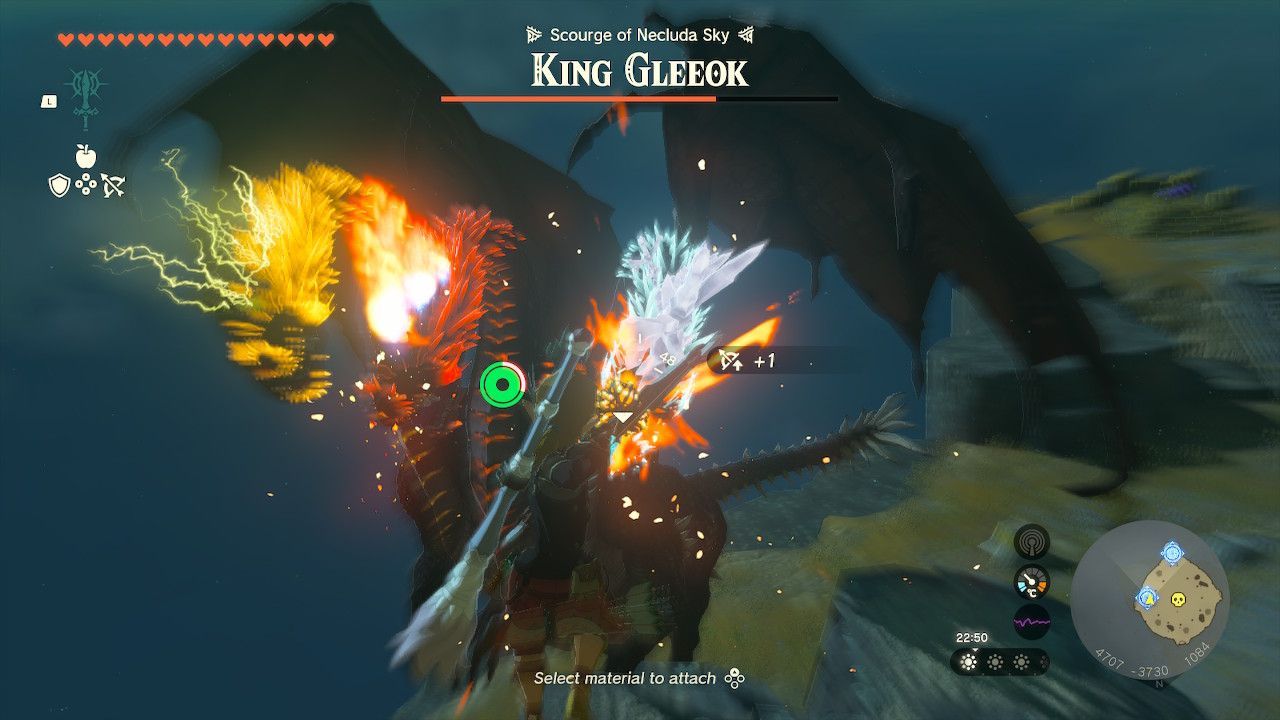1280x720 pixels.
Task: Toggle the first weather forecast sun icon
Action: click(x=968, y=661)
